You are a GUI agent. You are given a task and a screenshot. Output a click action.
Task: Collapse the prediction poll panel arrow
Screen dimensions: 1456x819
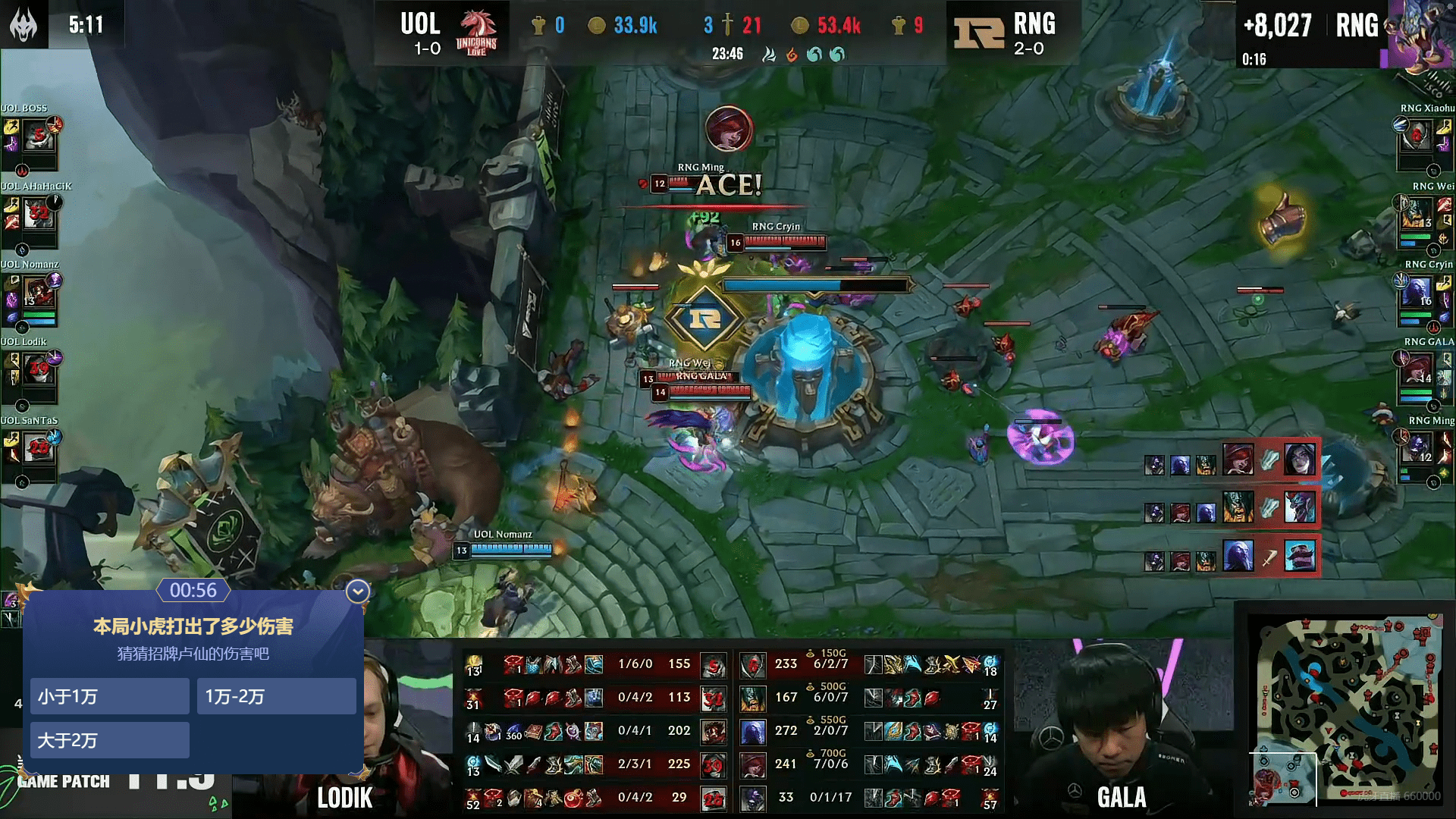[357, 591]
